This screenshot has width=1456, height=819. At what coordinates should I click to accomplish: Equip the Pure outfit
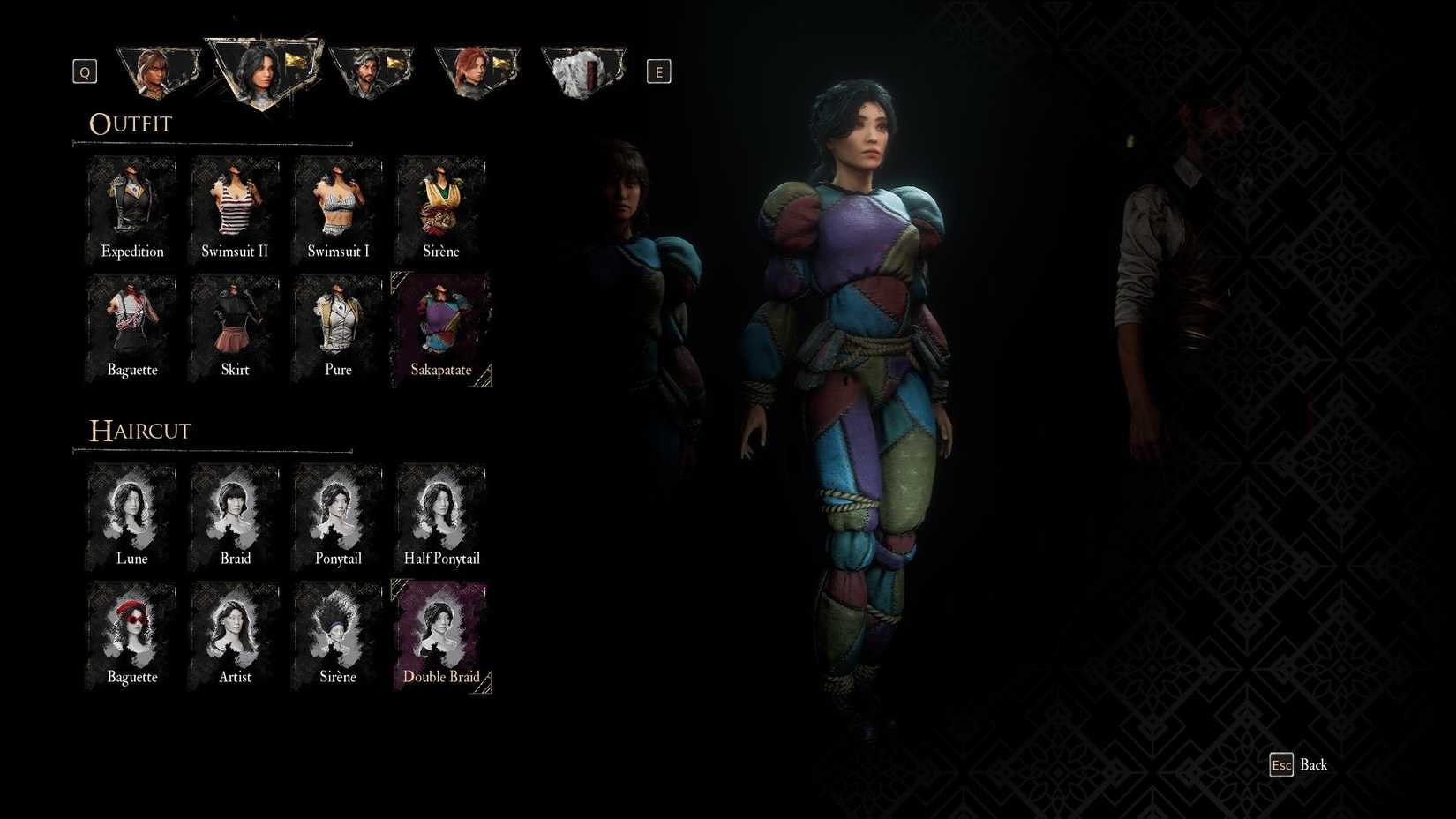337,327
